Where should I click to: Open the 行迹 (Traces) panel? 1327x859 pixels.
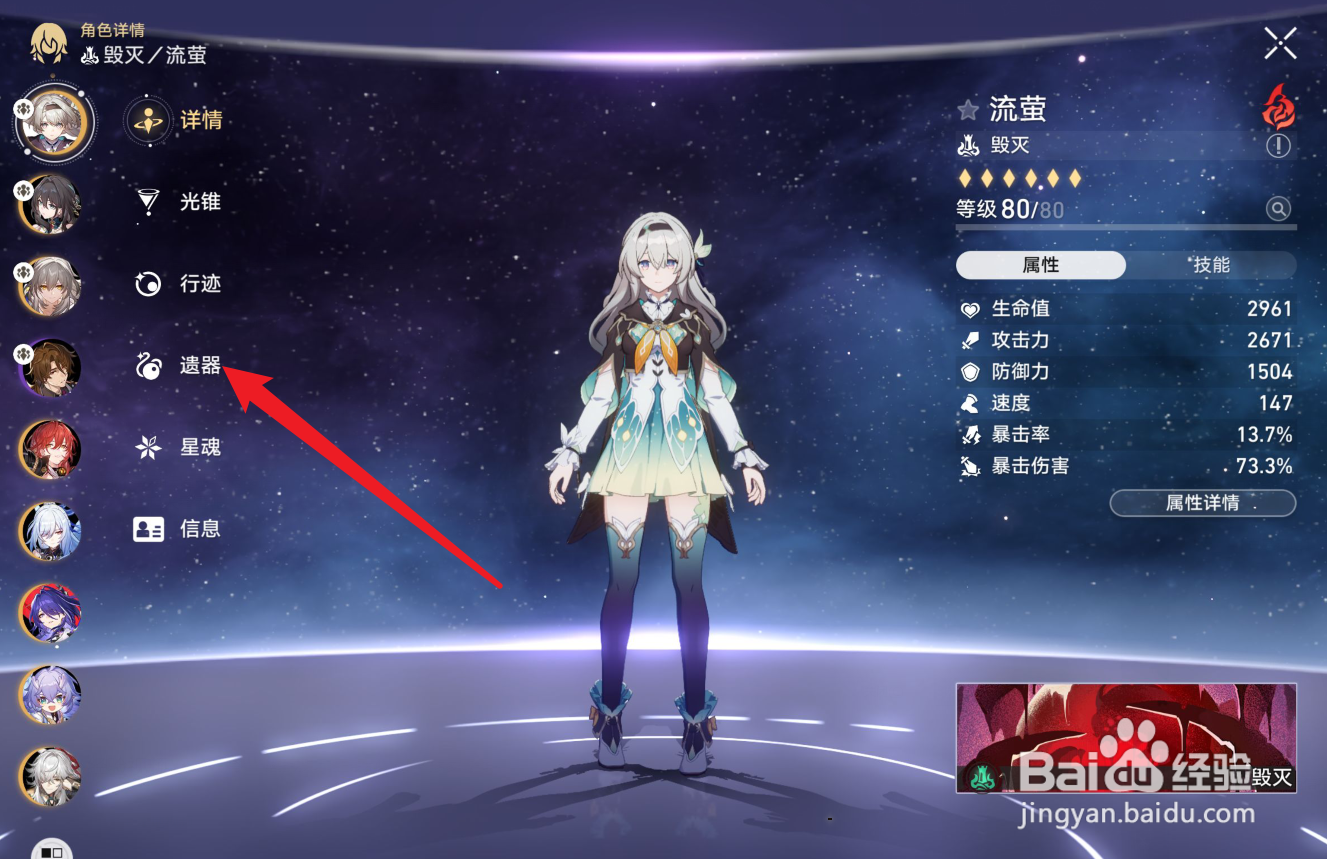click(x=200, y=284)
